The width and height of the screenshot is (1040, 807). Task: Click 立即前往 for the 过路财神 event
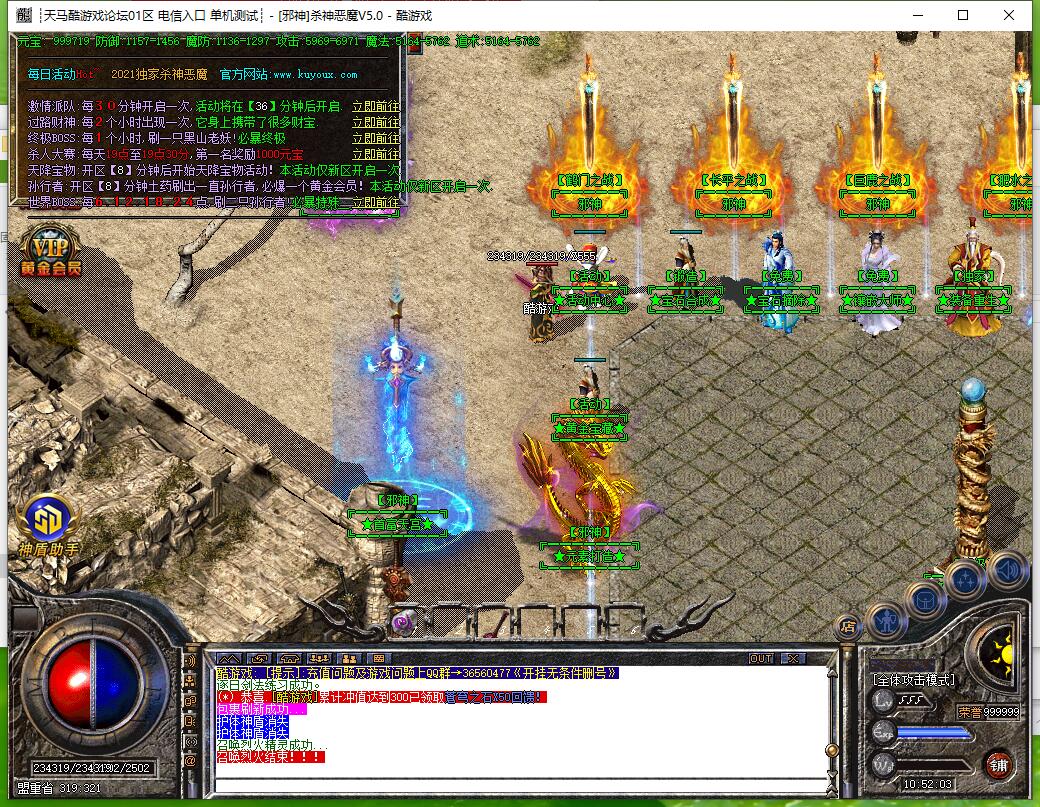tap(375, 122)
